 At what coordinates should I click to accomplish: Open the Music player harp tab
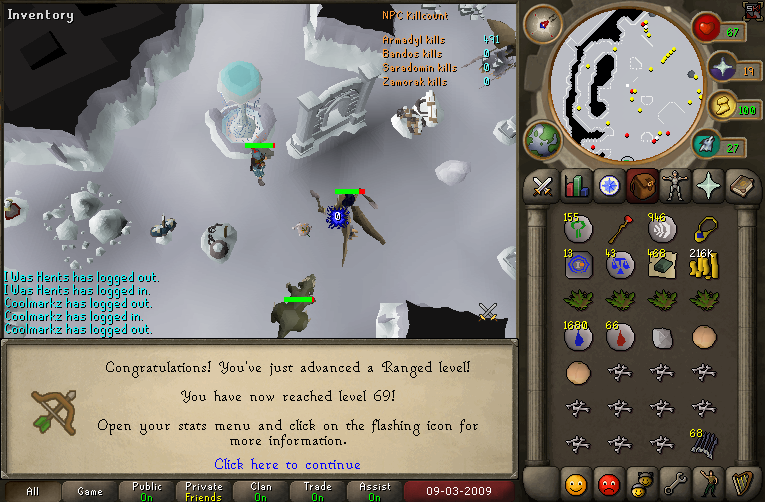click(740, 483)
